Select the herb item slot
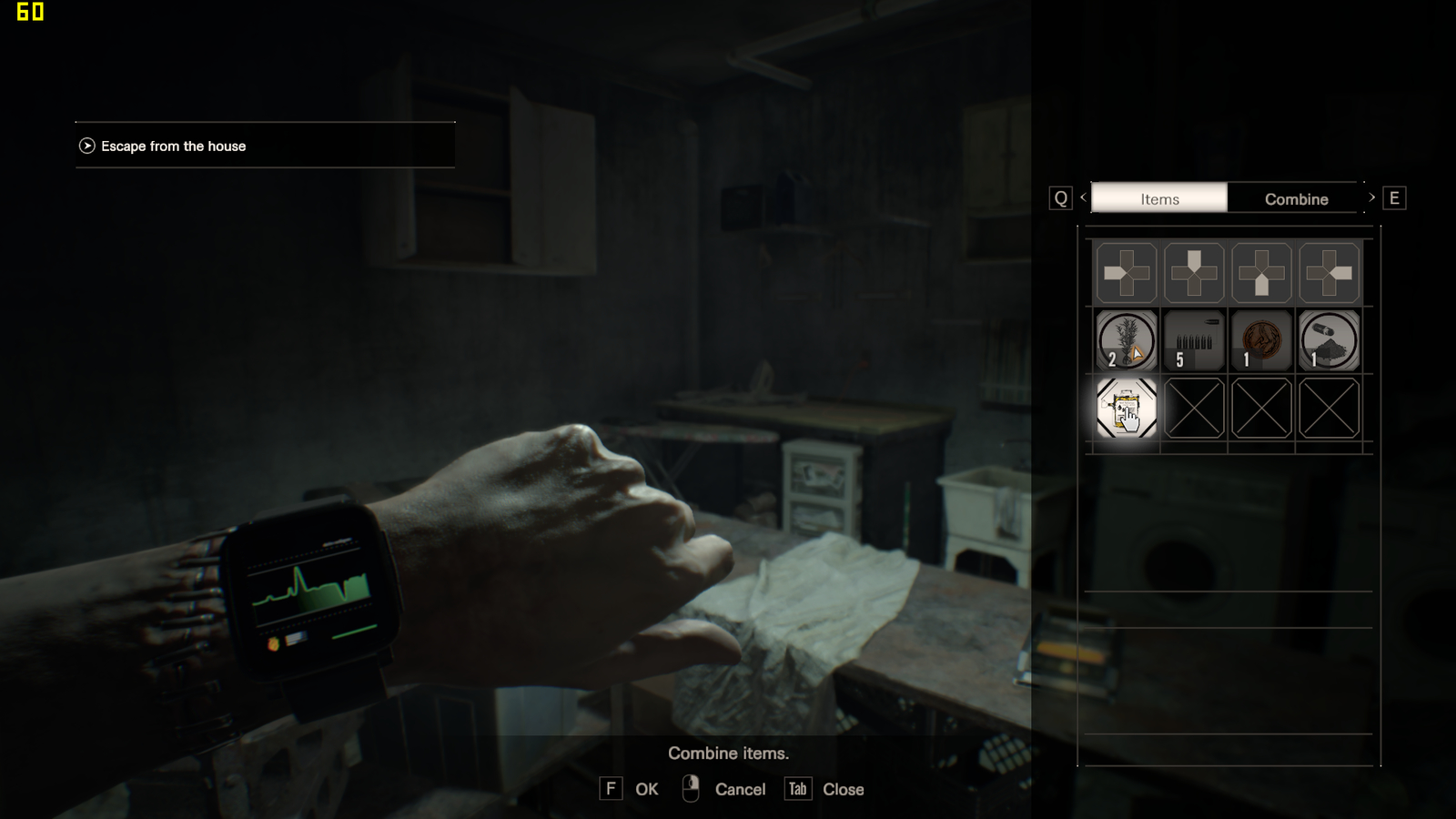This screenshot has width=1456, height=819. pos(1127,340)
